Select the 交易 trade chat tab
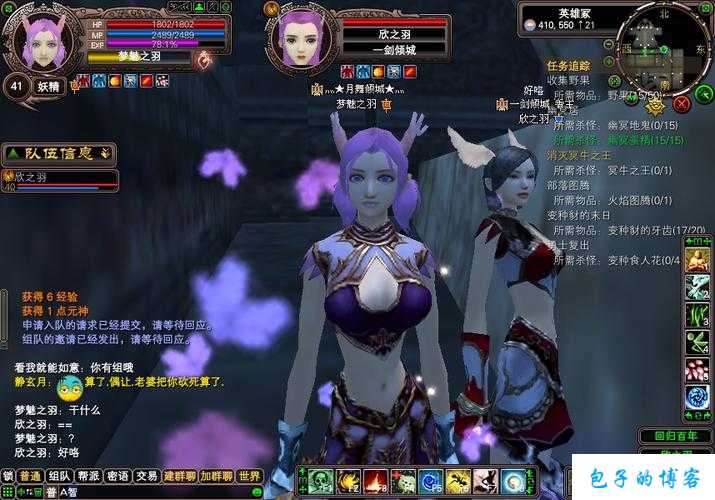 pos(147,477)
